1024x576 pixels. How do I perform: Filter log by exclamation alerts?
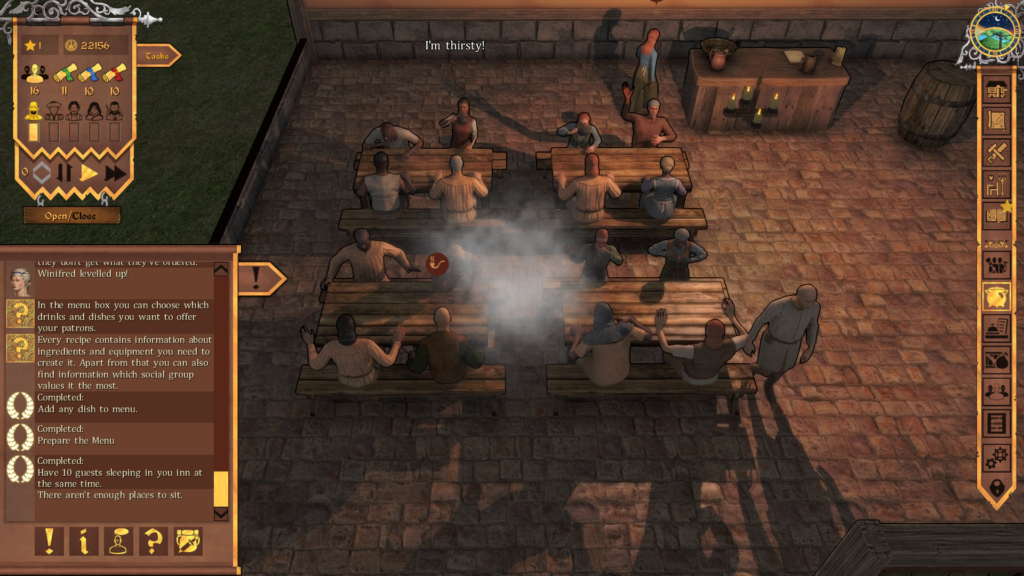(48, 540)
